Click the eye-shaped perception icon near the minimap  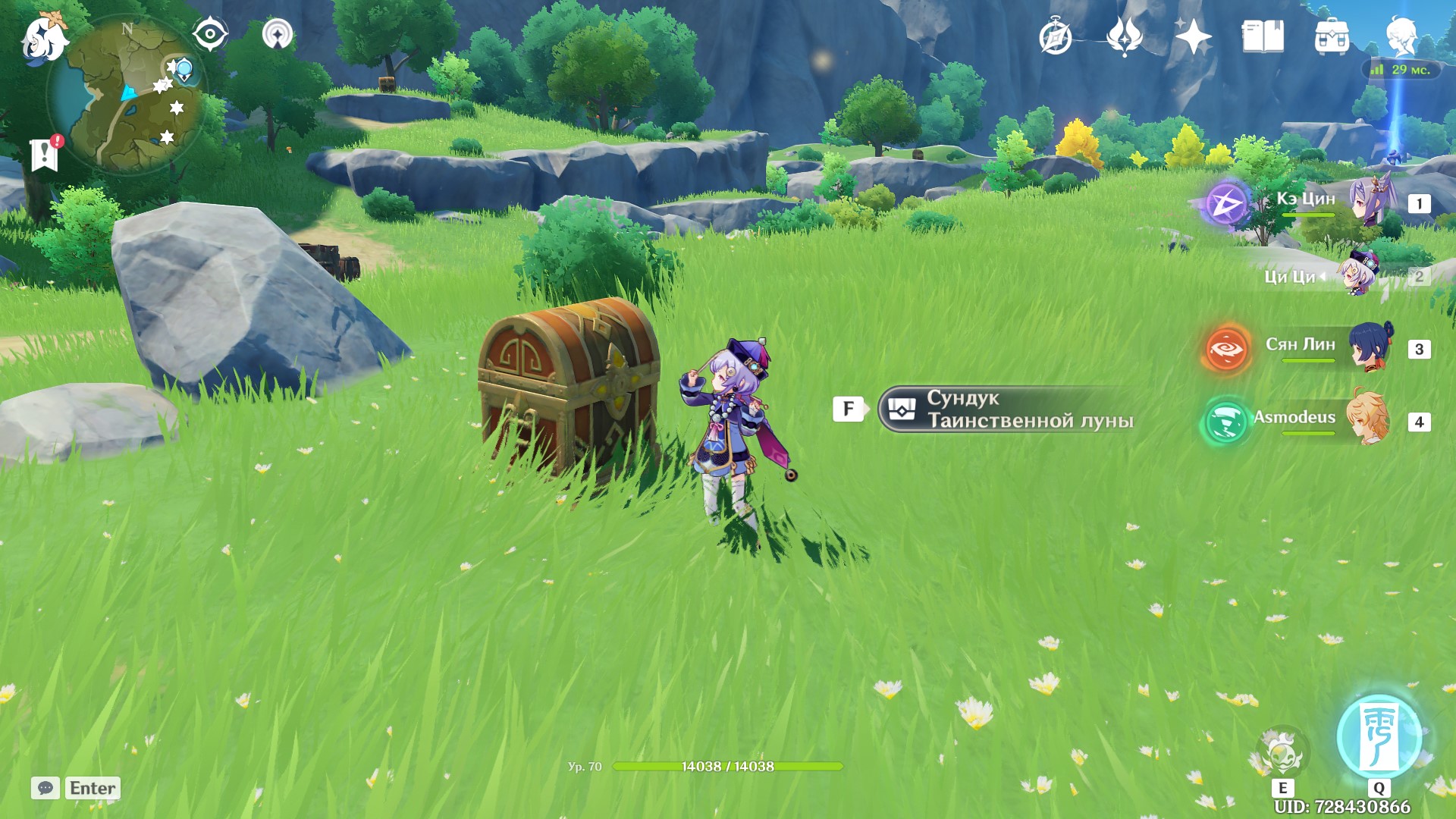tap(210, 33)
